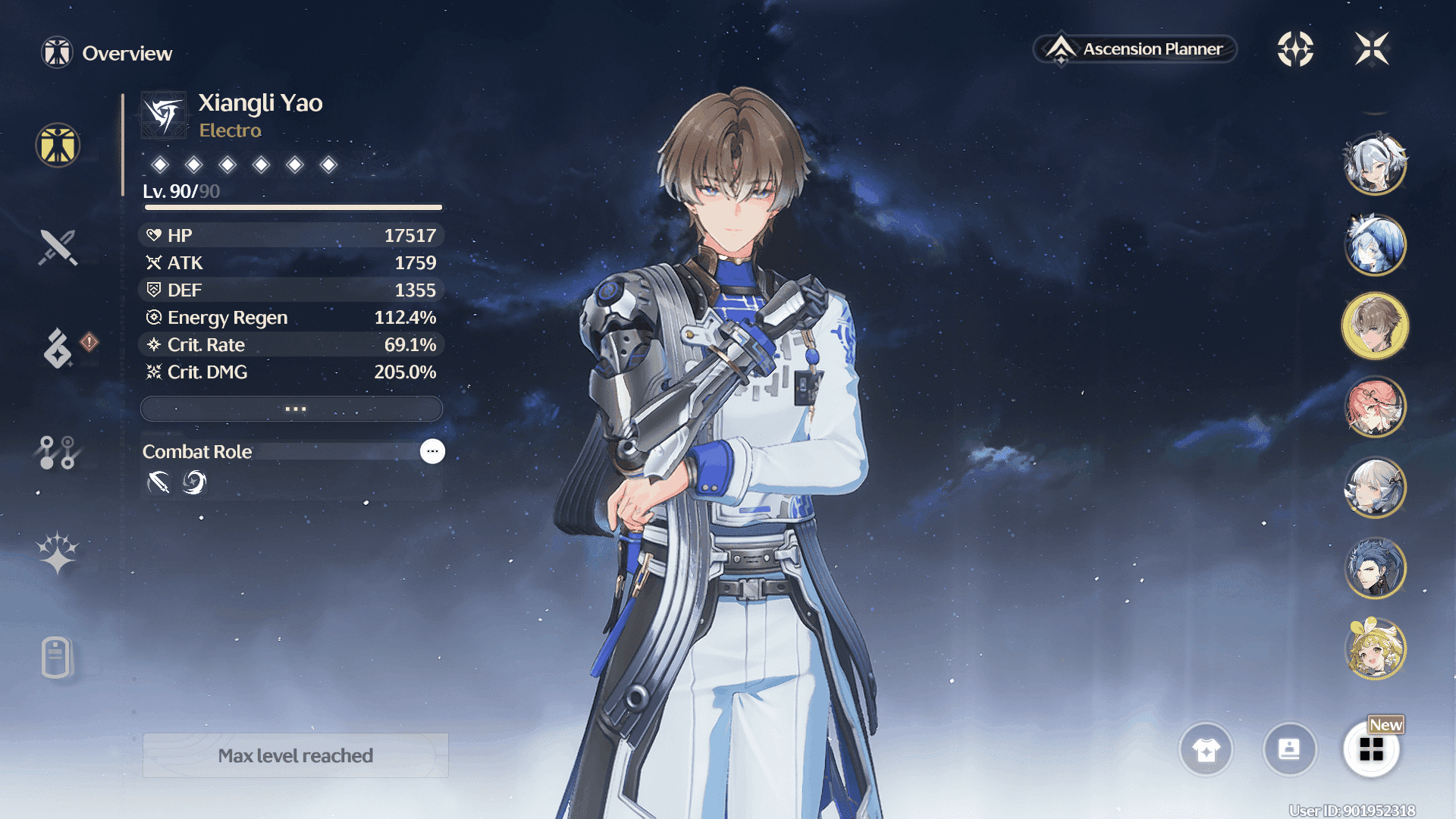Open the character grid view marked New

[1371, 750]
